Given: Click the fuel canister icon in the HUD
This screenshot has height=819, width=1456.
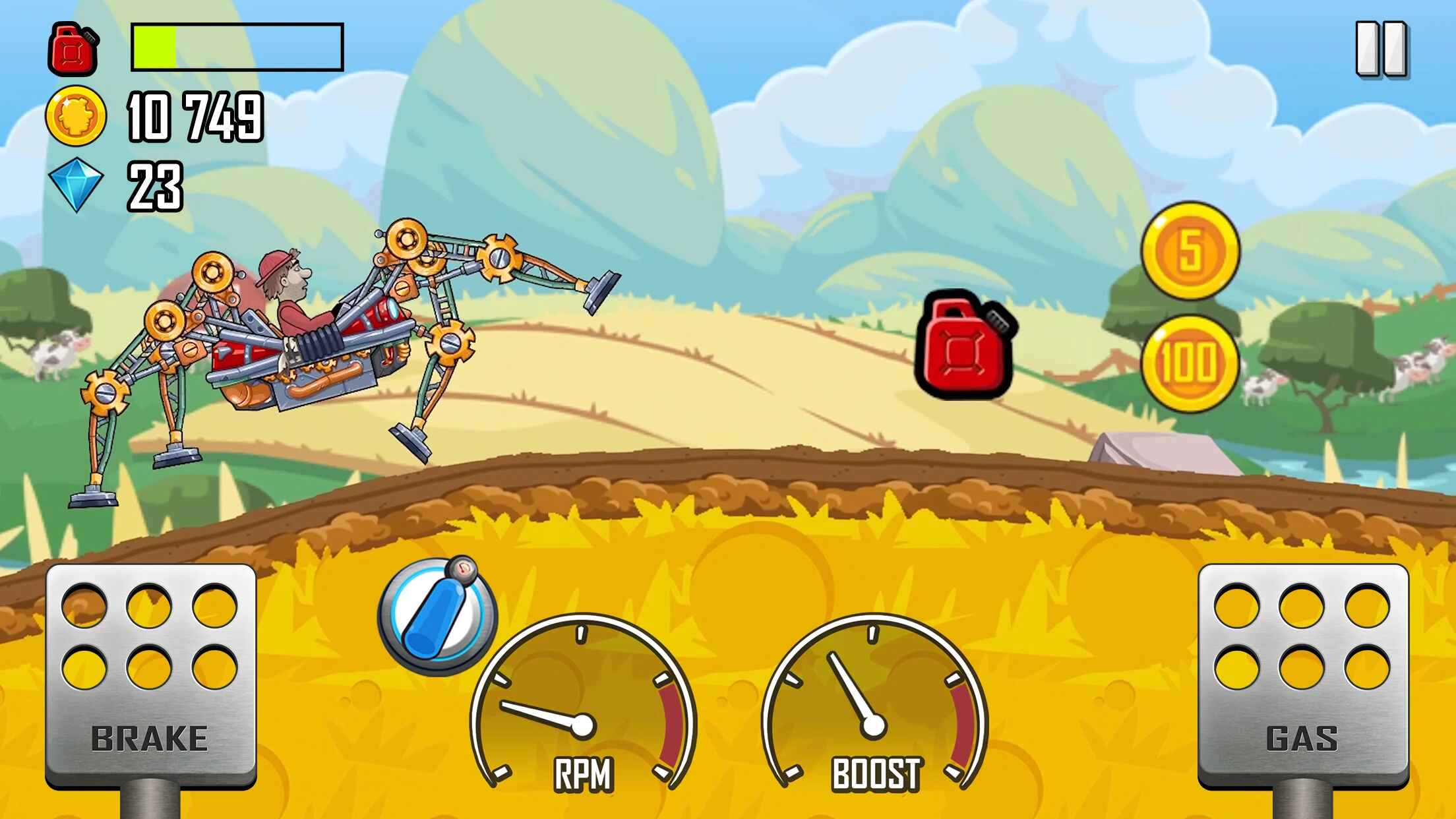Looking at the screenshot, I should pos(73,47).
